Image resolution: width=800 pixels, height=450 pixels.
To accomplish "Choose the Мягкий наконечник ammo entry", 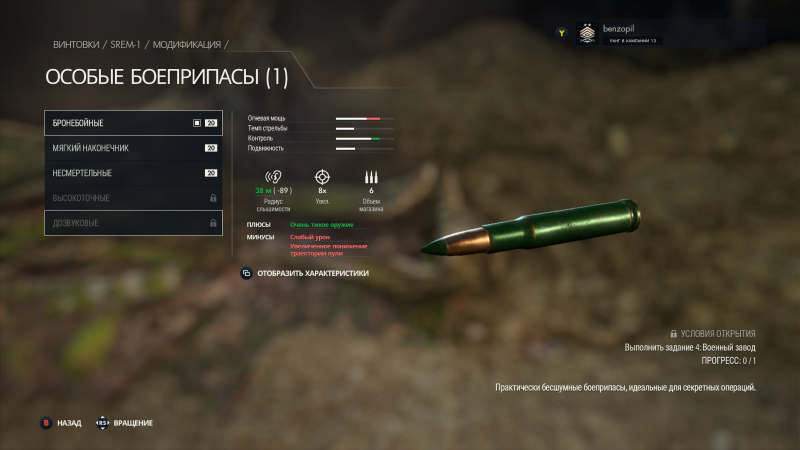I will pos(133,148).
